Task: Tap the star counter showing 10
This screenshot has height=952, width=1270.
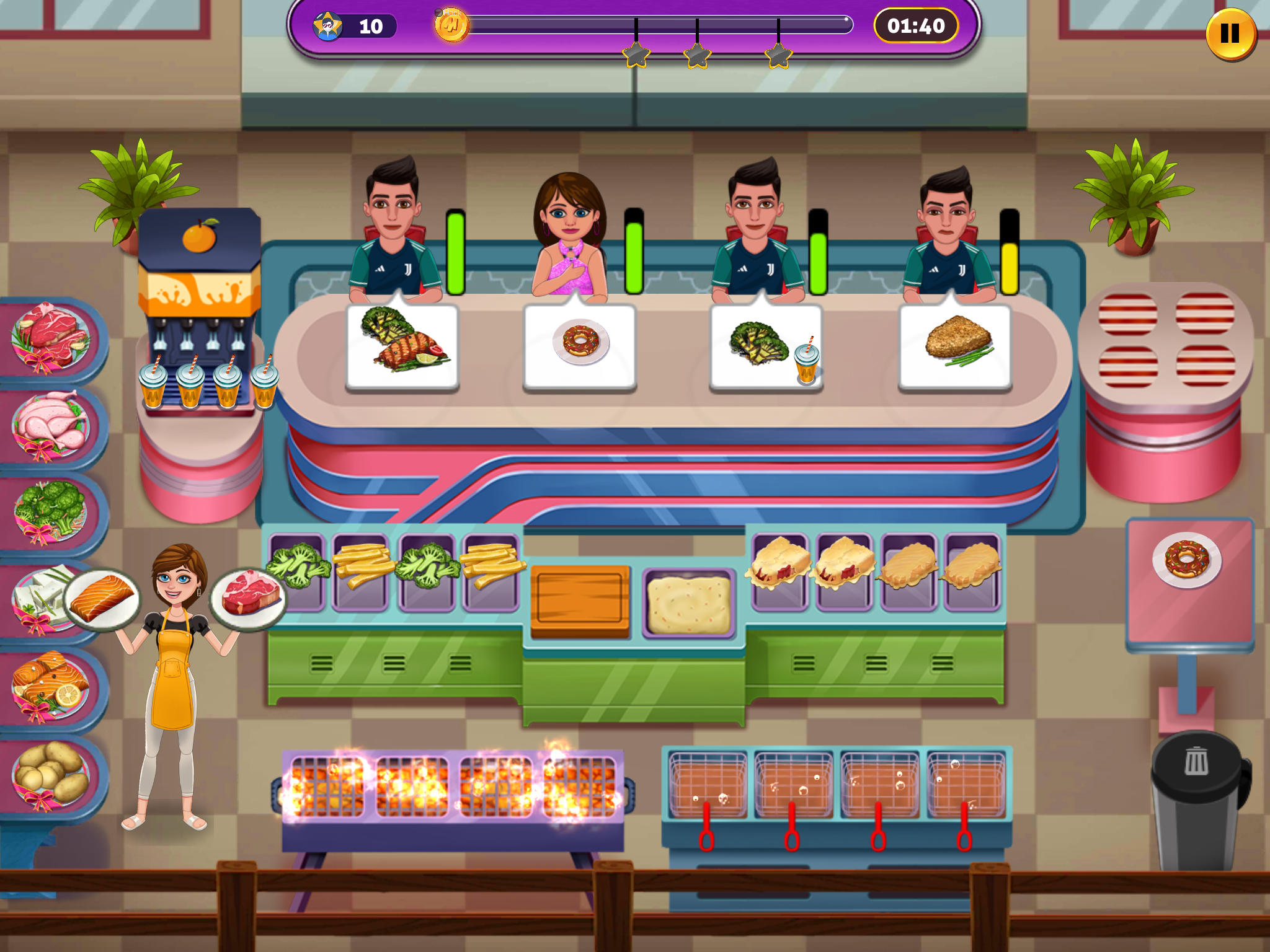Action: (353, 26)
